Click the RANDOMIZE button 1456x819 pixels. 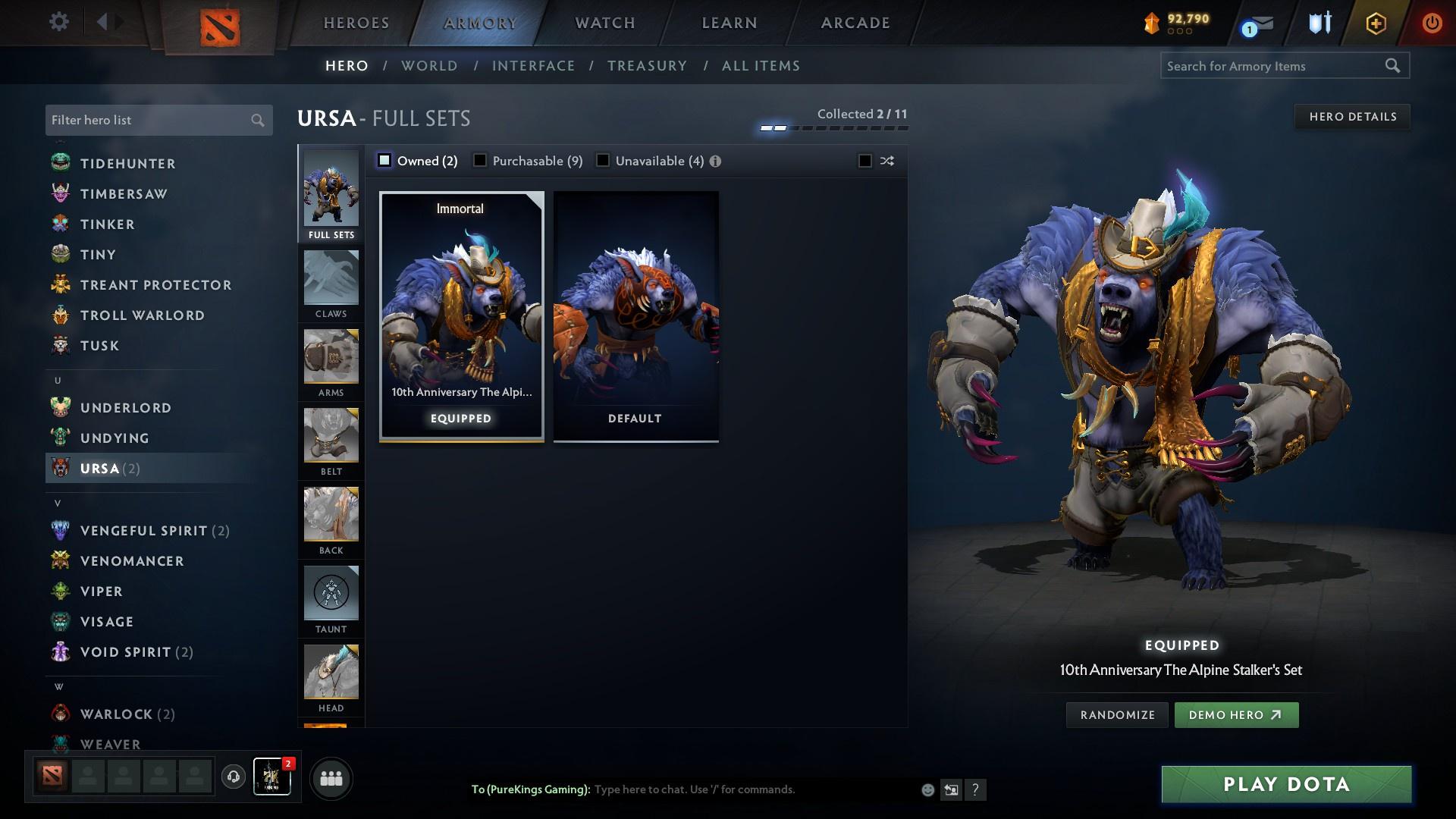coord(1117,714)
